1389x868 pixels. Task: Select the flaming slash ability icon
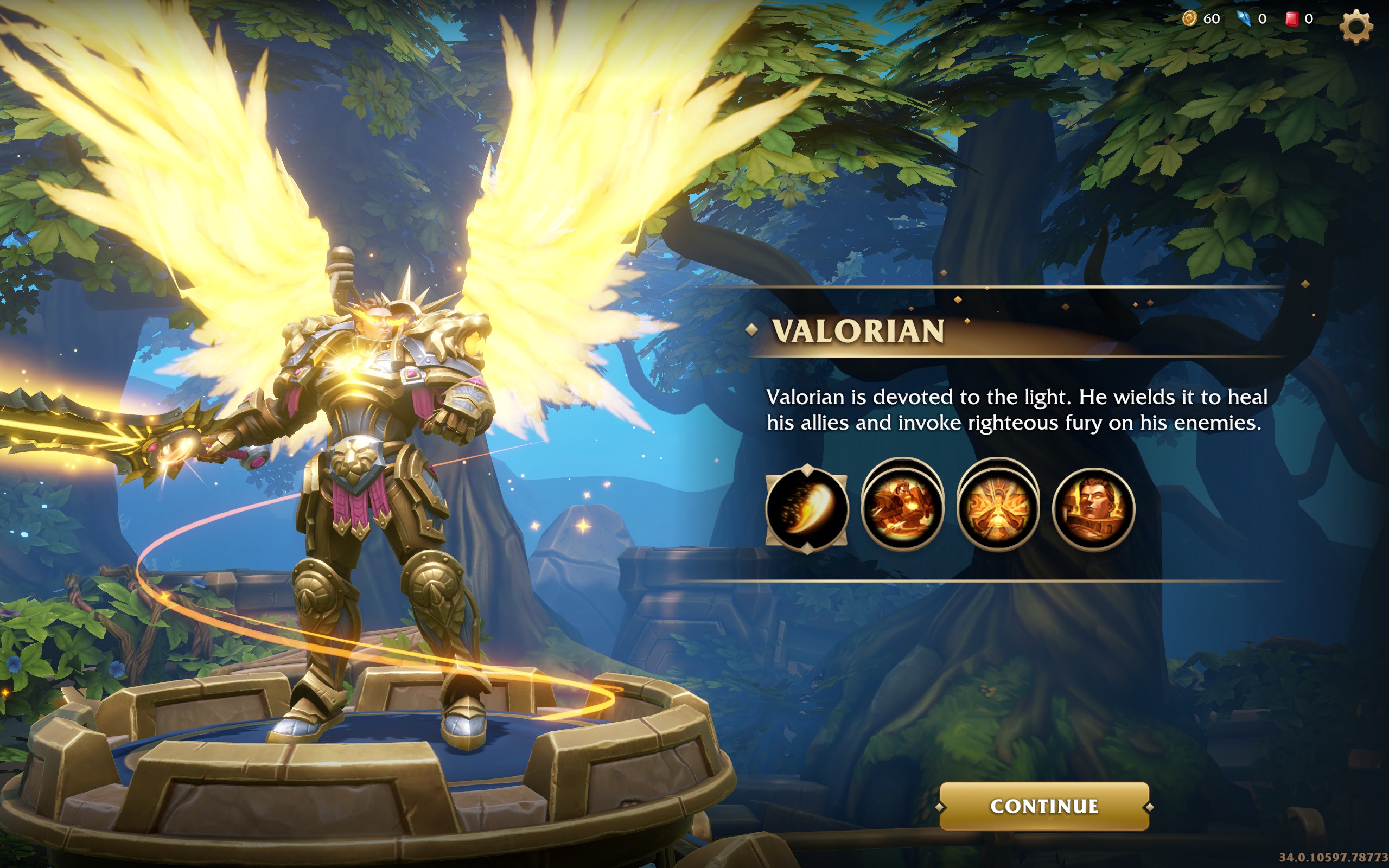point(806,508)
